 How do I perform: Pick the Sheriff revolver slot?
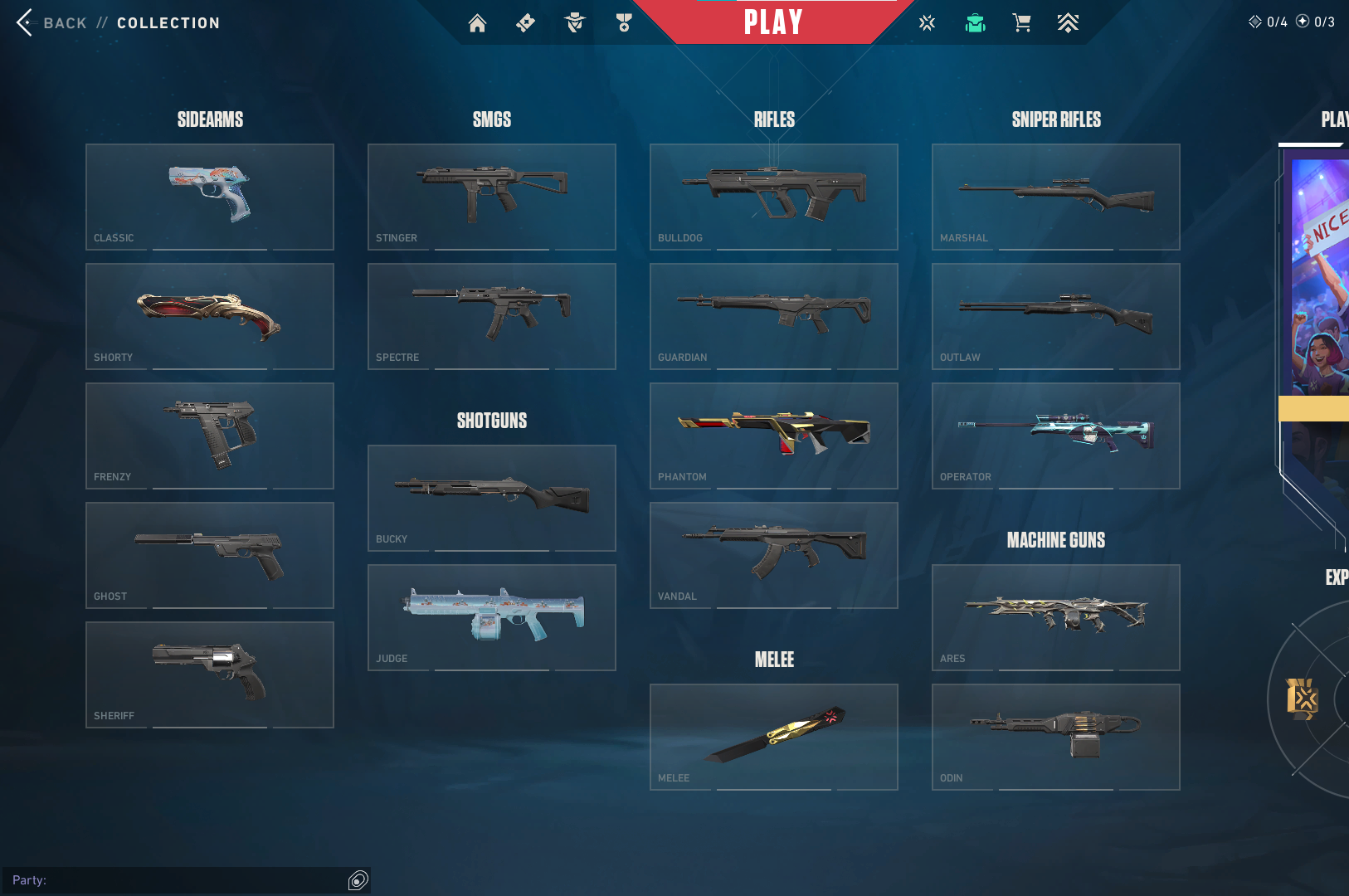click(x=210, y=674)
